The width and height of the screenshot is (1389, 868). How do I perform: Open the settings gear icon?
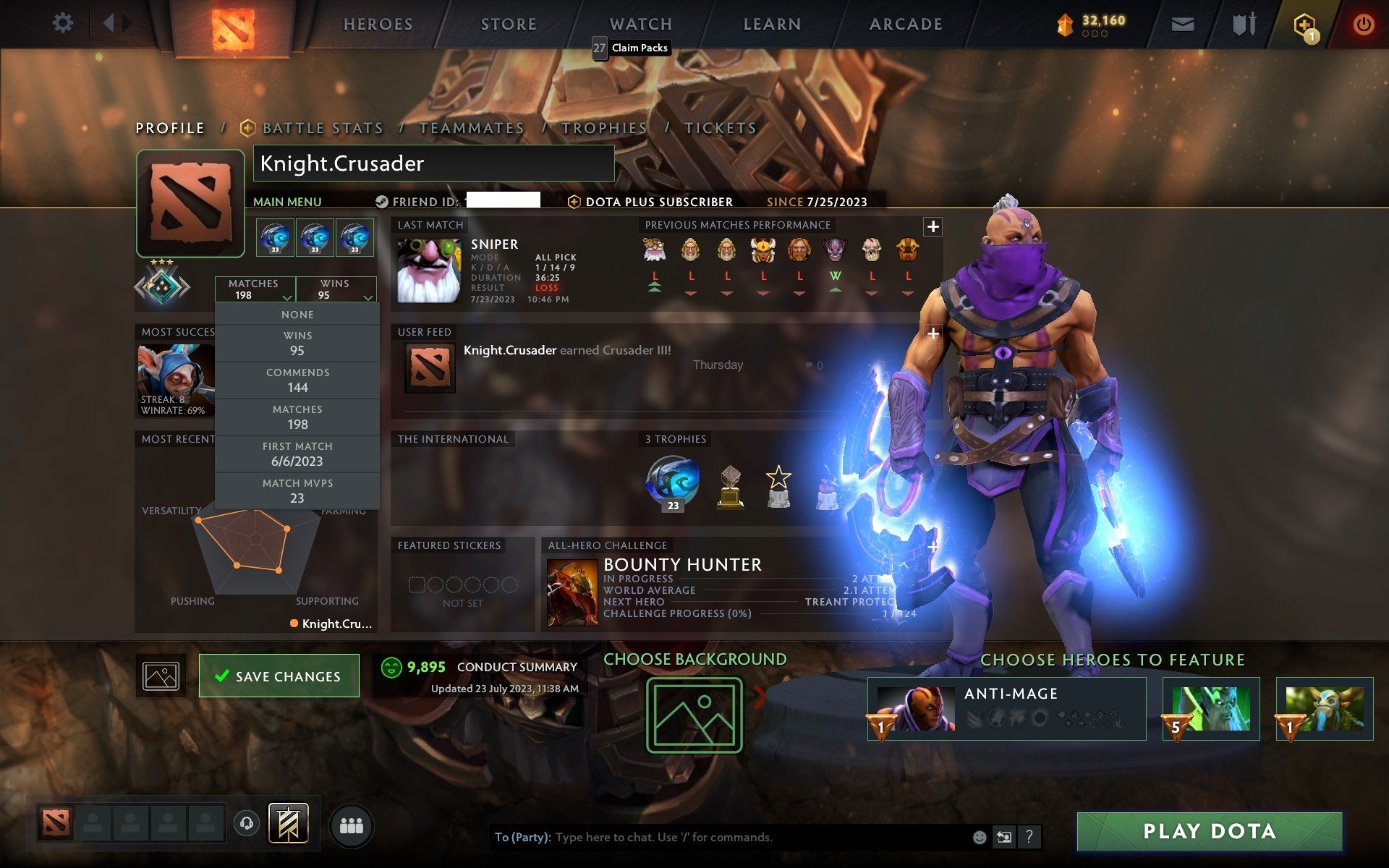[x=64, y=23]
